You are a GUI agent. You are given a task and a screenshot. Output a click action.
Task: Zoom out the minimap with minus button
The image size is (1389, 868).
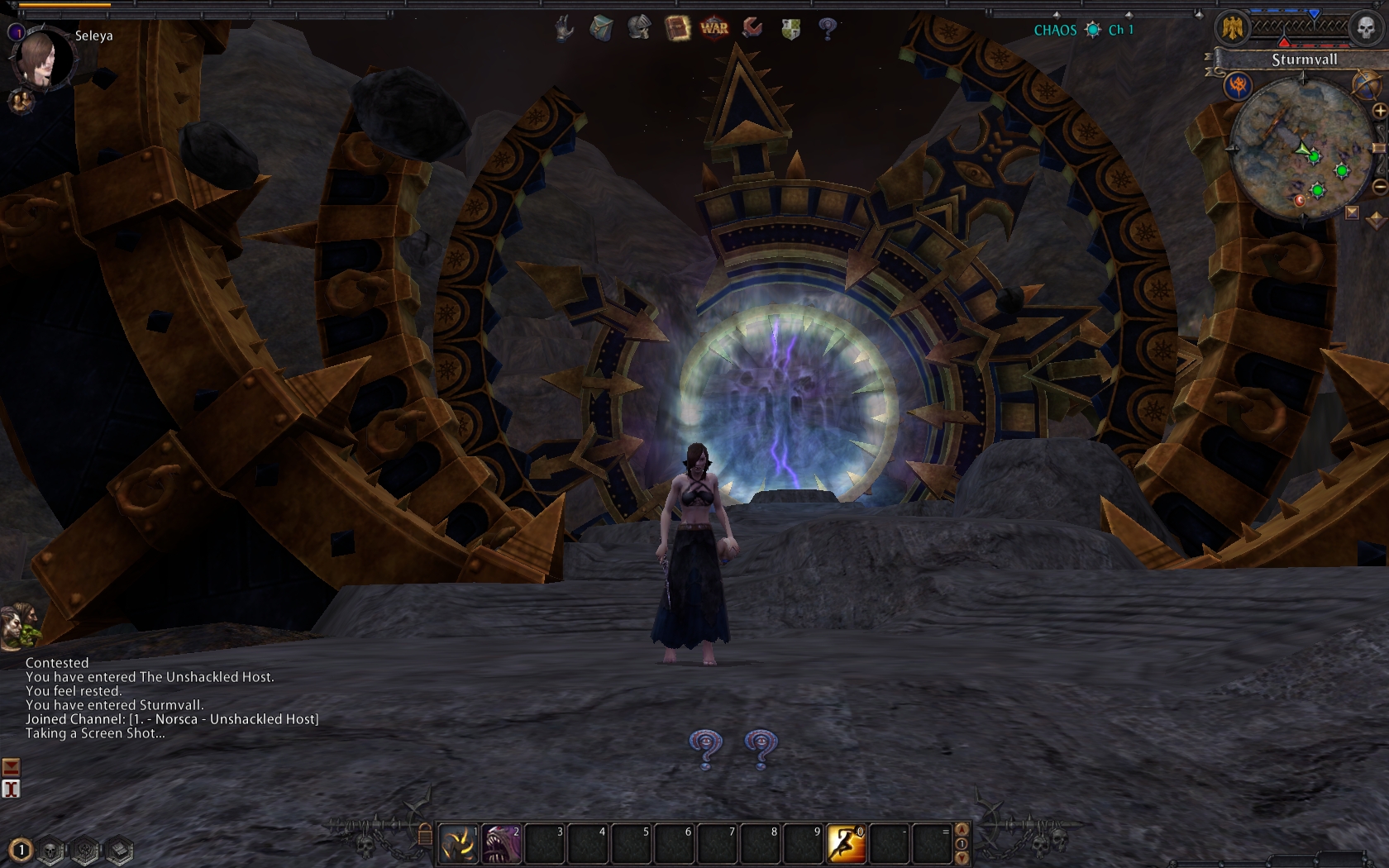tap(1379, 187)
